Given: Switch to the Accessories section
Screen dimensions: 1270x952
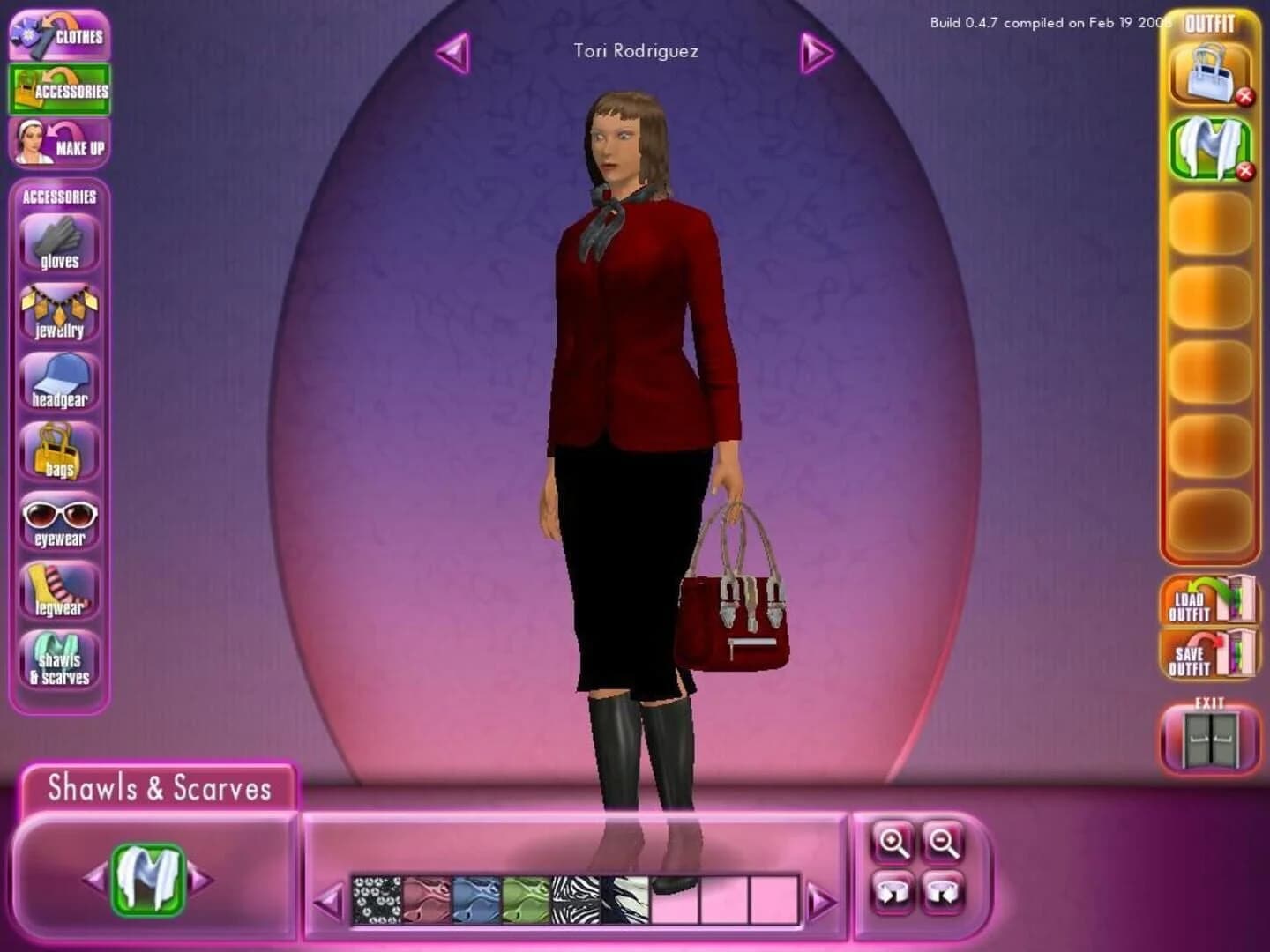Looking at the screenshot, I should tap(58, 88).
